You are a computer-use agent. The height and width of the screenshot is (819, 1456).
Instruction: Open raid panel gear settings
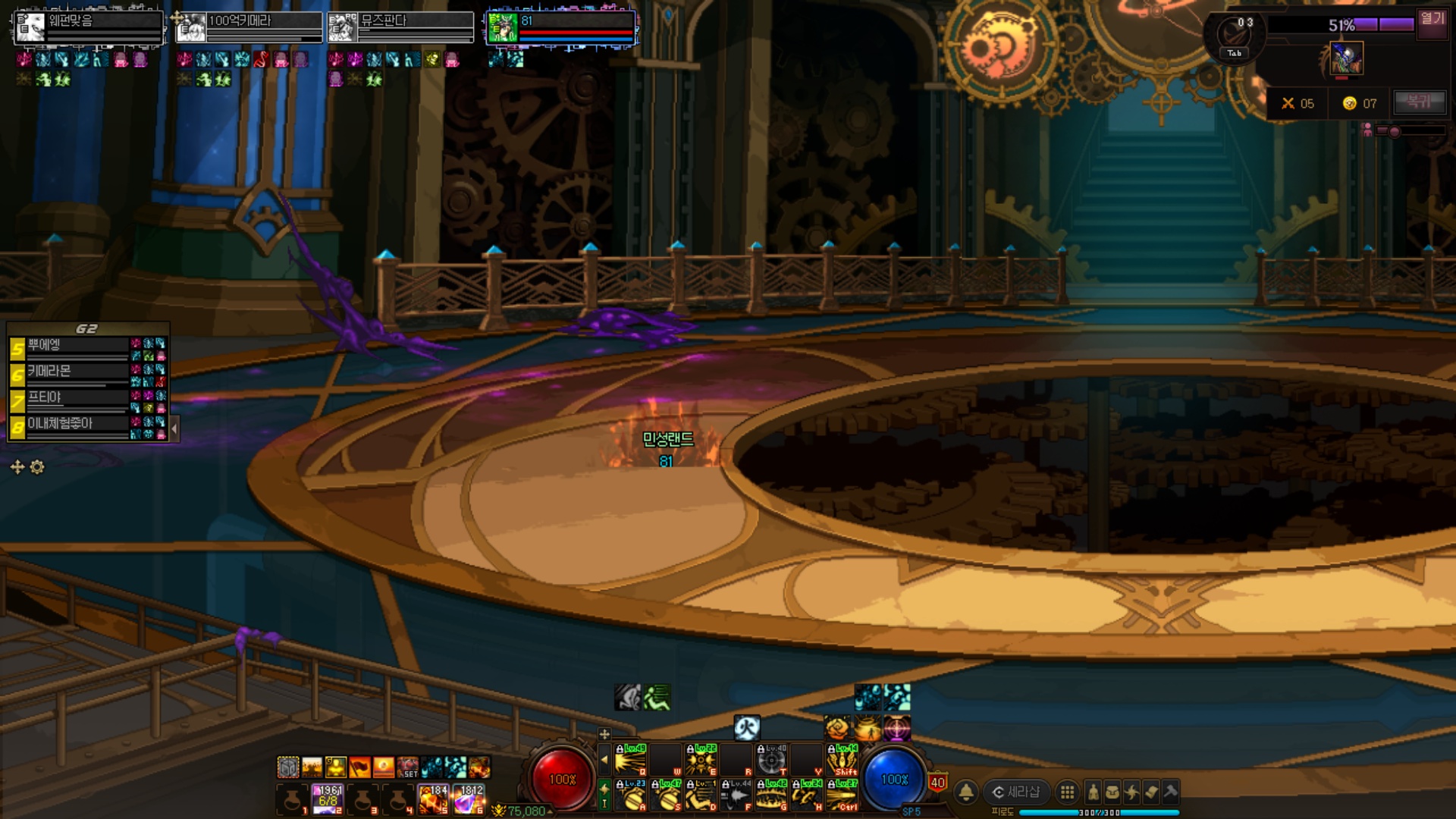(x=37, y=467)
